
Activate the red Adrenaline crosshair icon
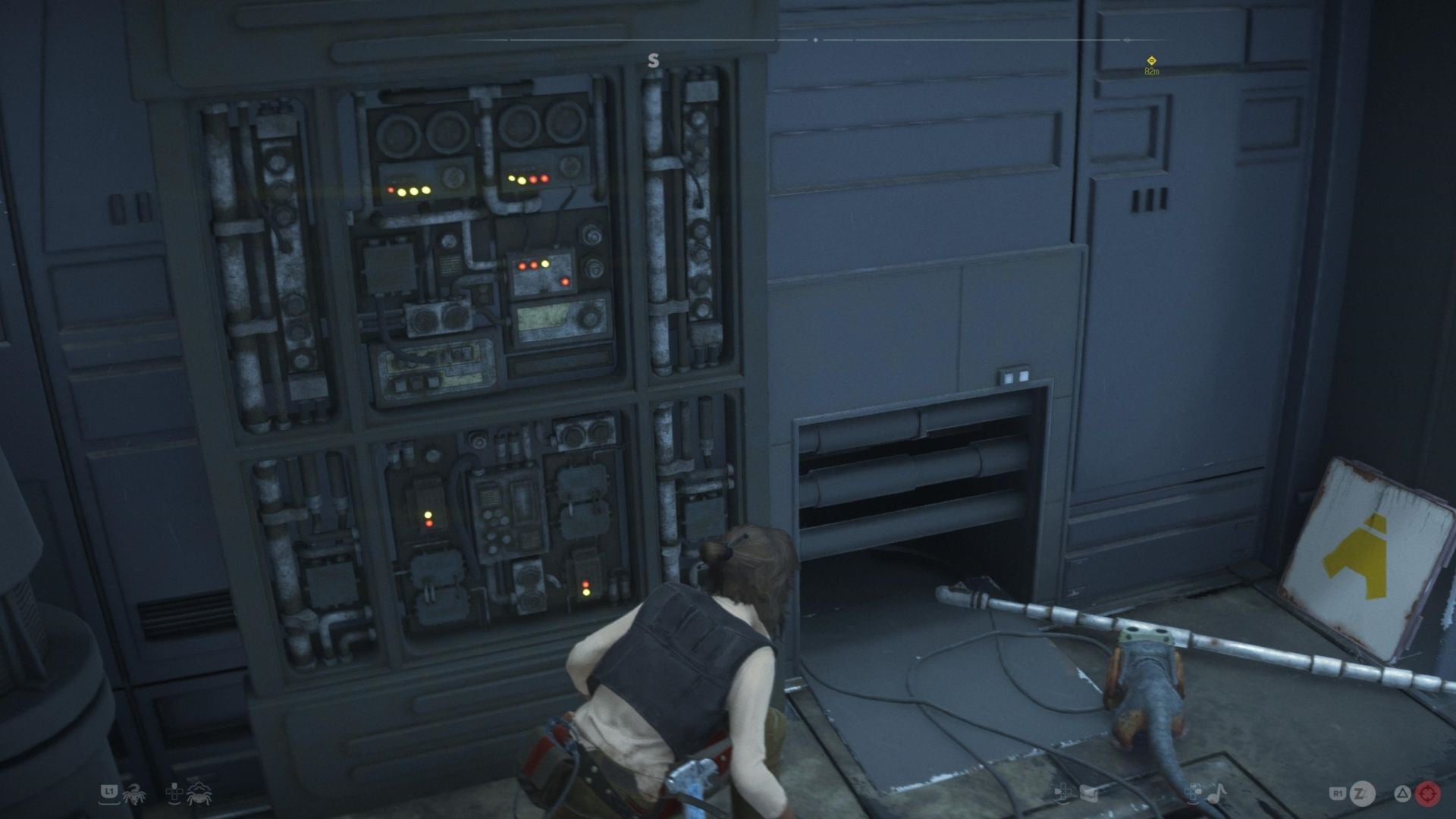(x=1429, y=794)
